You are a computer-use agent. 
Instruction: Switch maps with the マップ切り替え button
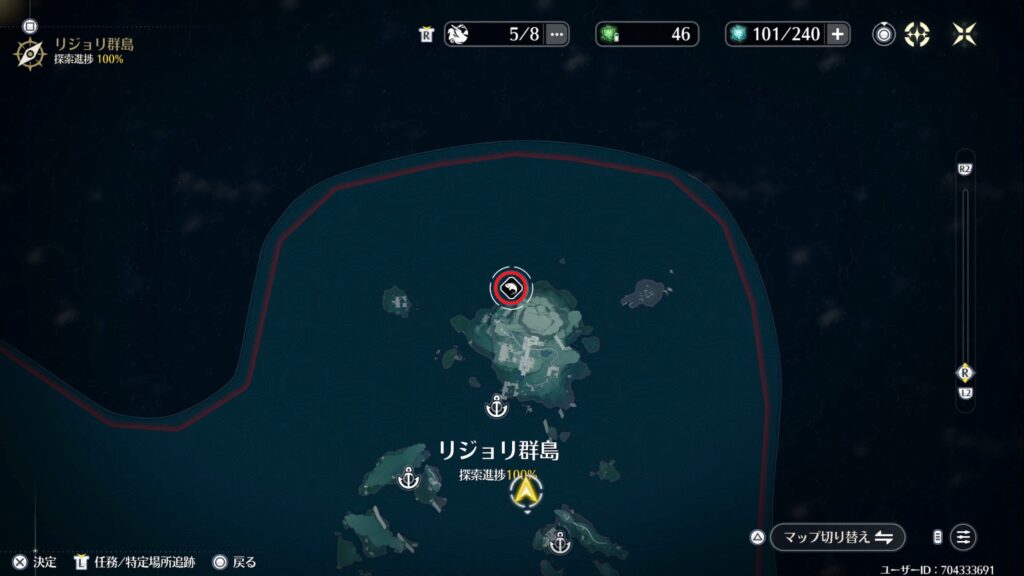click(x=837, y=537)
